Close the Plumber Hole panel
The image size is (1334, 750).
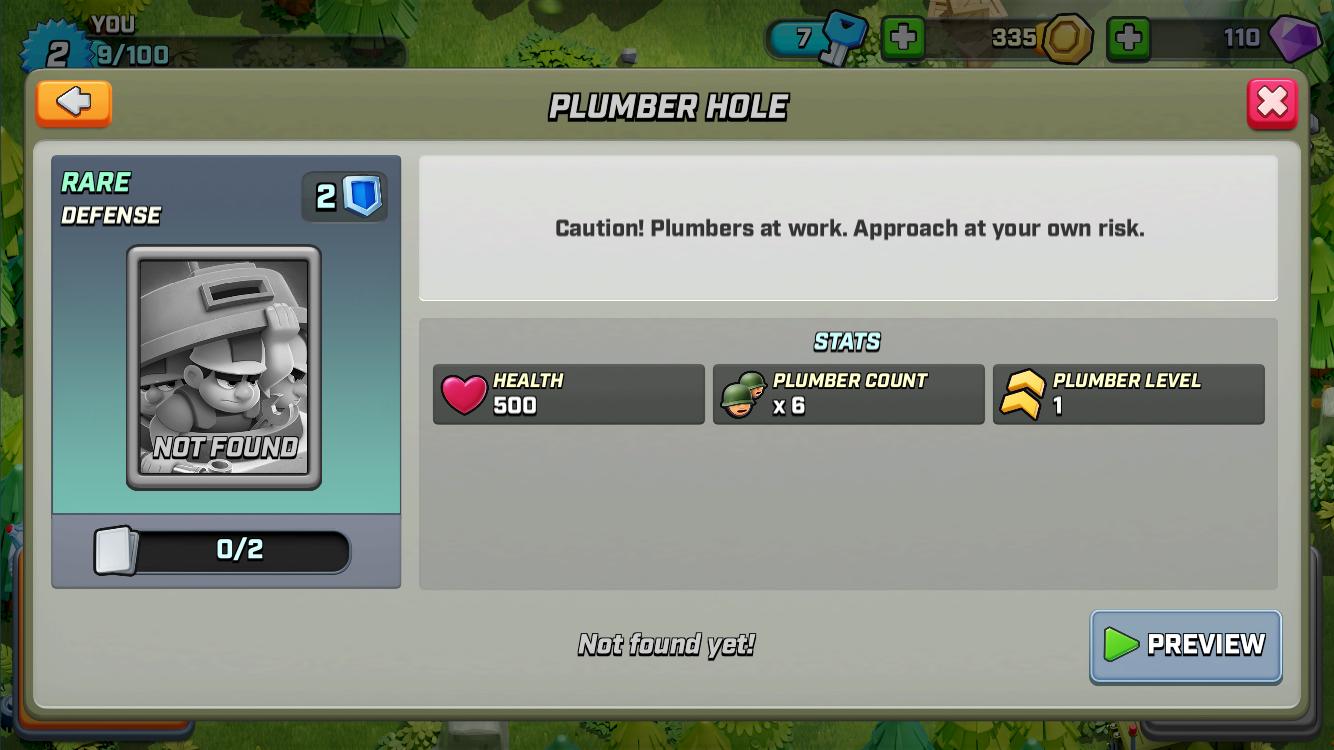pos(1272,103)
